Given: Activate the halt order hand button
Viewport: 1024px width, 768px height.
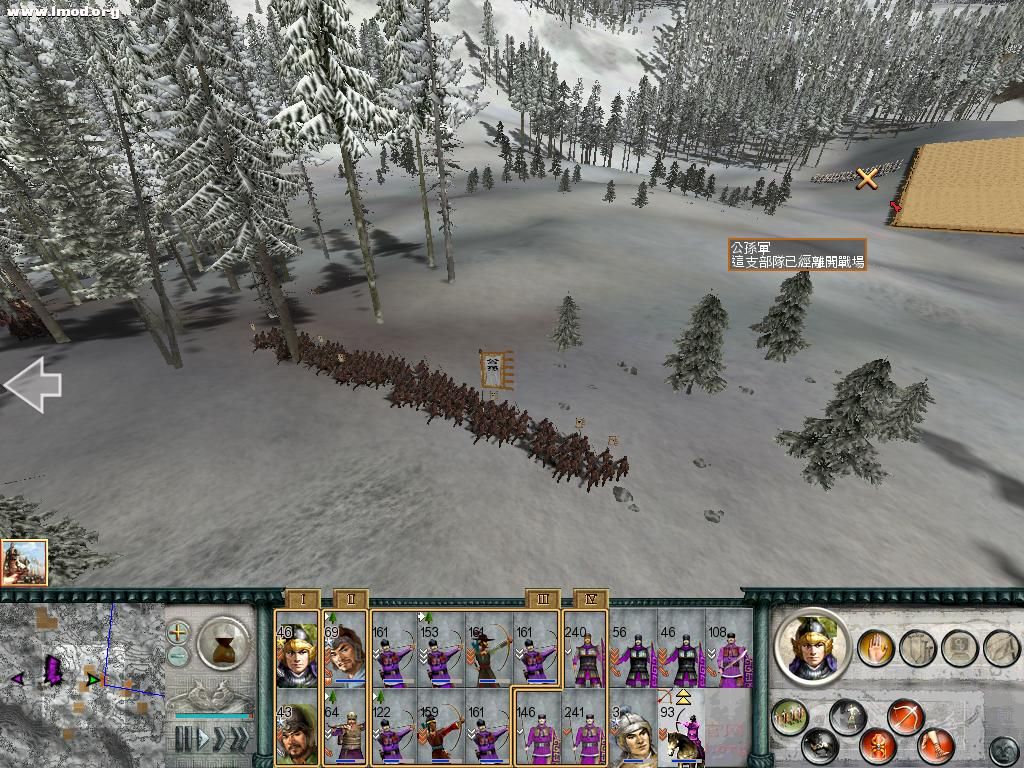Looking at the screenshot, I should 877,647.
